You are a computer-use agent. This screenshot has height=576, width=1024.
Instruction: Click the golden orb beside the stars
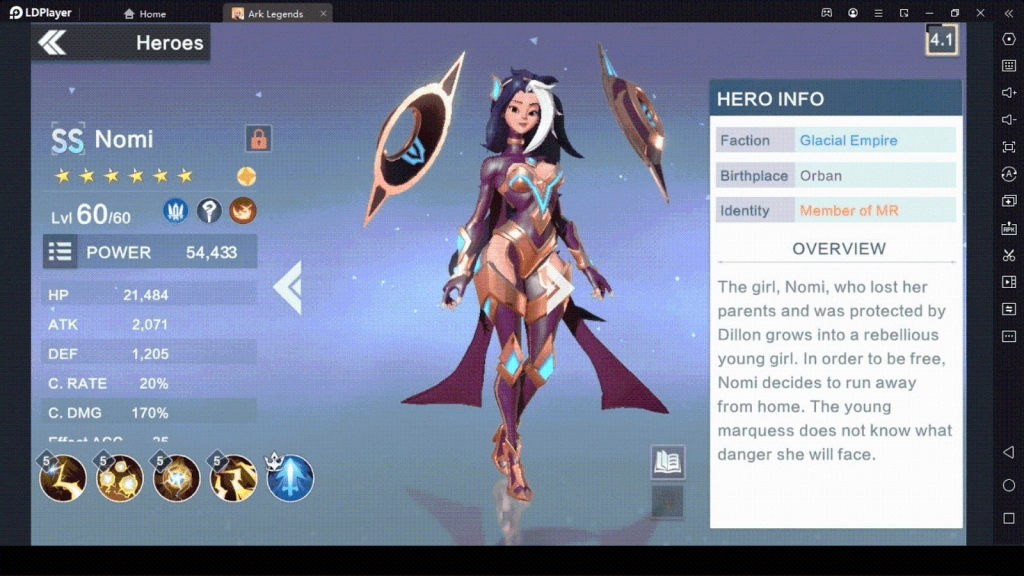pos(246,176)
